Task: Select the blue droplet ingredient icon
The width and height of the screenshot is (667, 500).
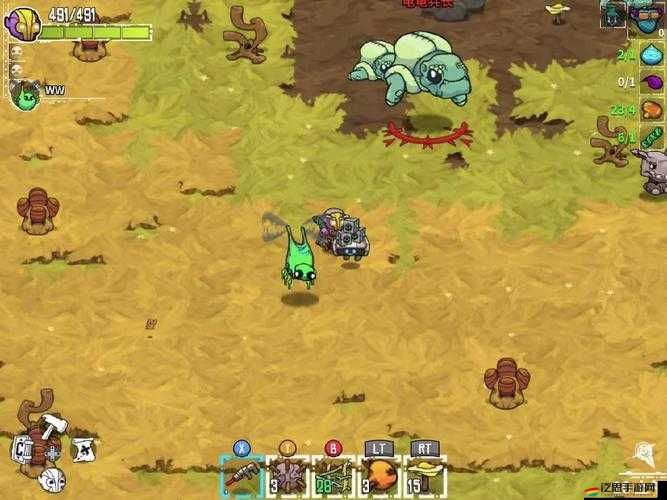Action: click(x=652, y=55)
